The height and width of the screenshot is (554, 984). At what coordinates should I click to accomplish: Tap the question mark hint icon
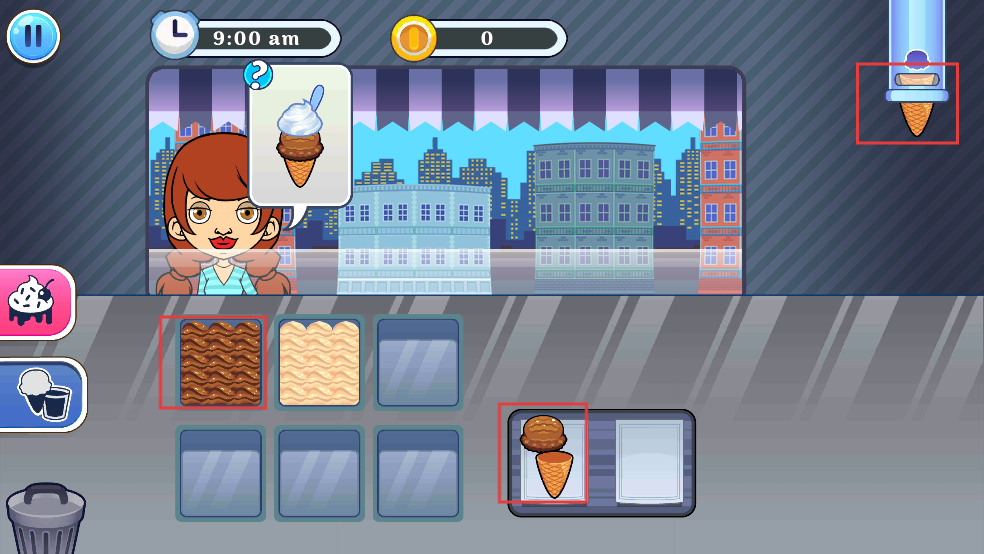coord(258,74)
